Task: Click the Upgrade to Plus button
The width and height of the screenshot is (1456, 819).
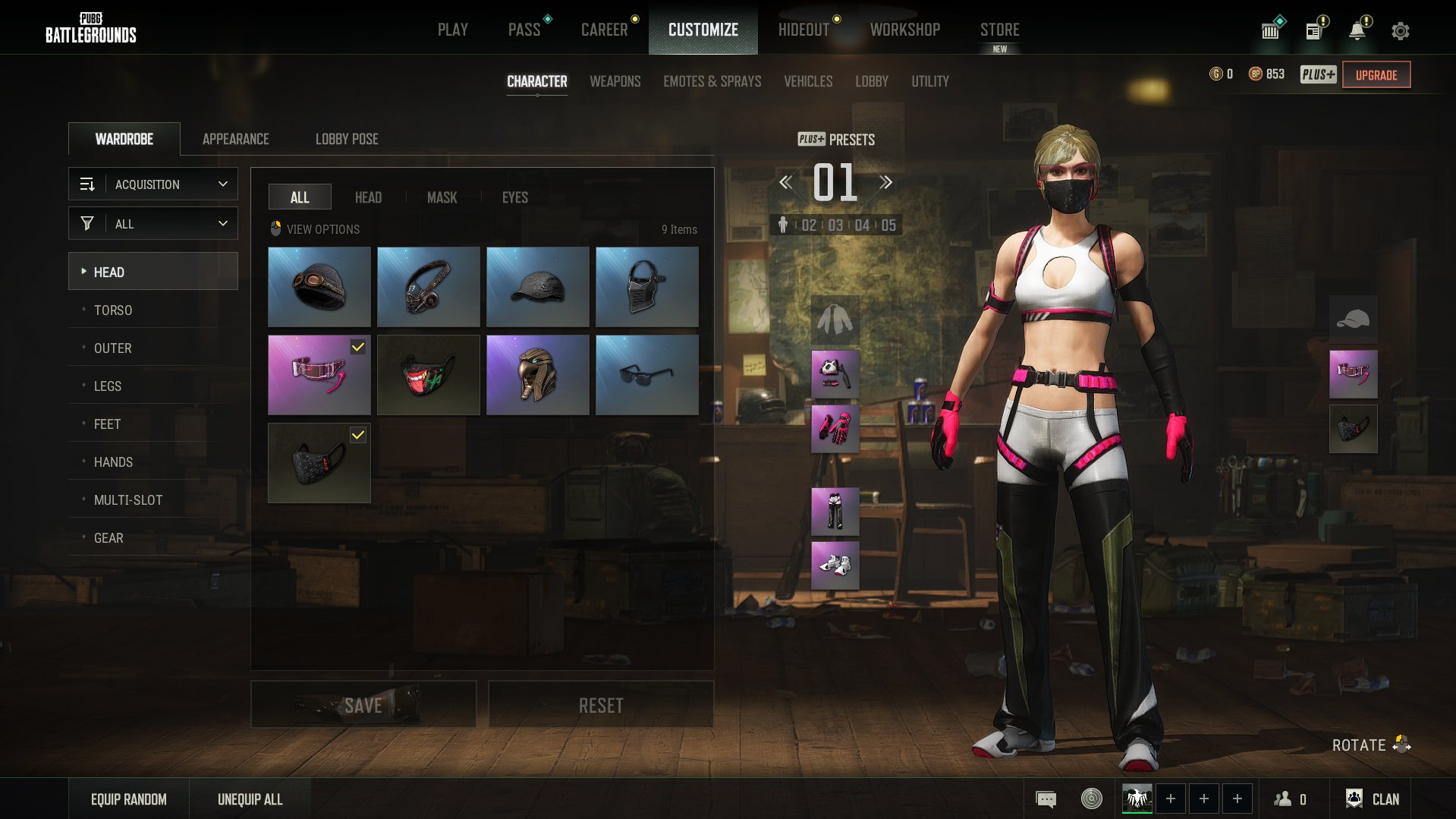Action: (1376, 74)
